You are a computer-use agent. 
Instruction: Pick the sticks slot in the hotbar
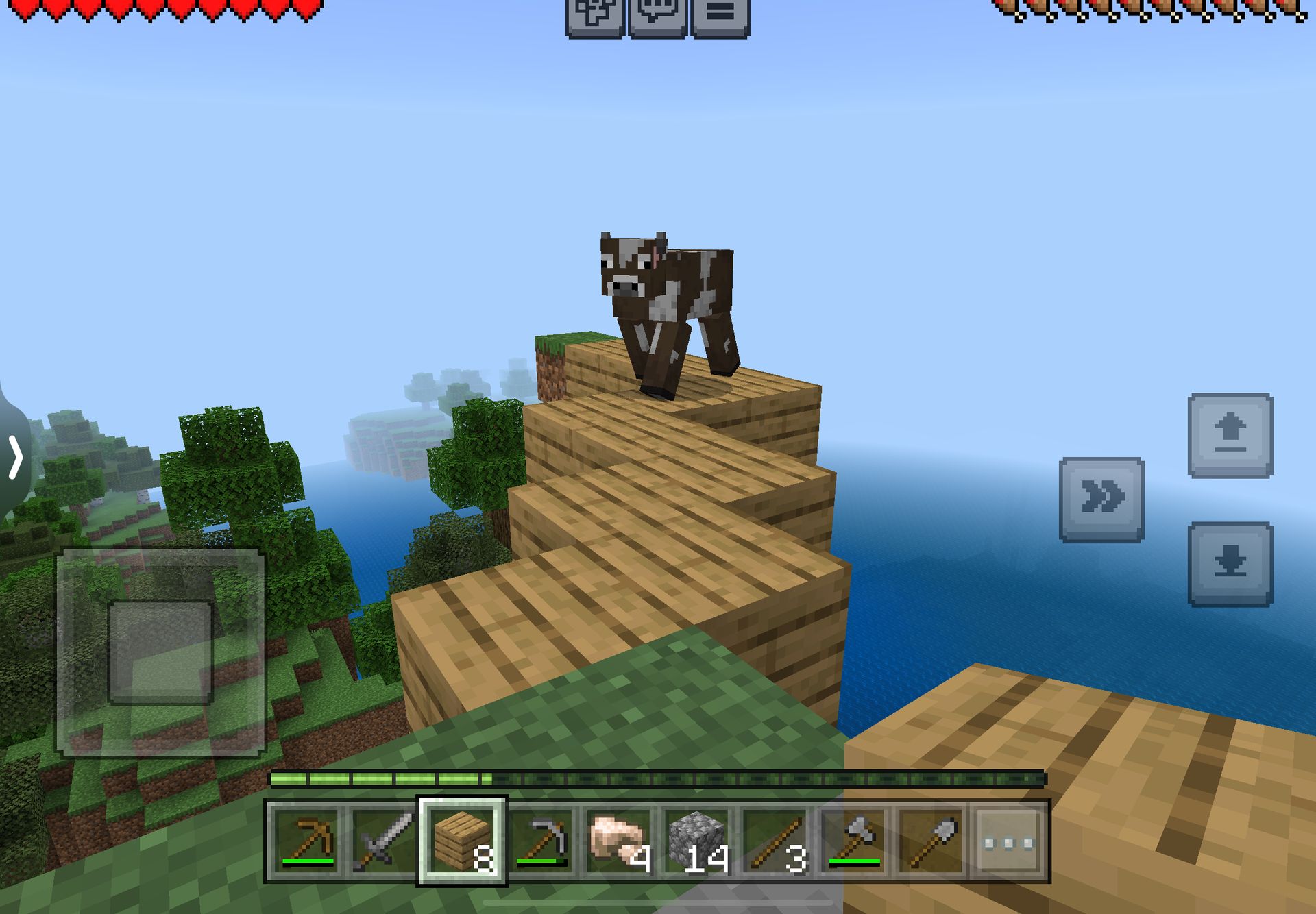(775, 841)
